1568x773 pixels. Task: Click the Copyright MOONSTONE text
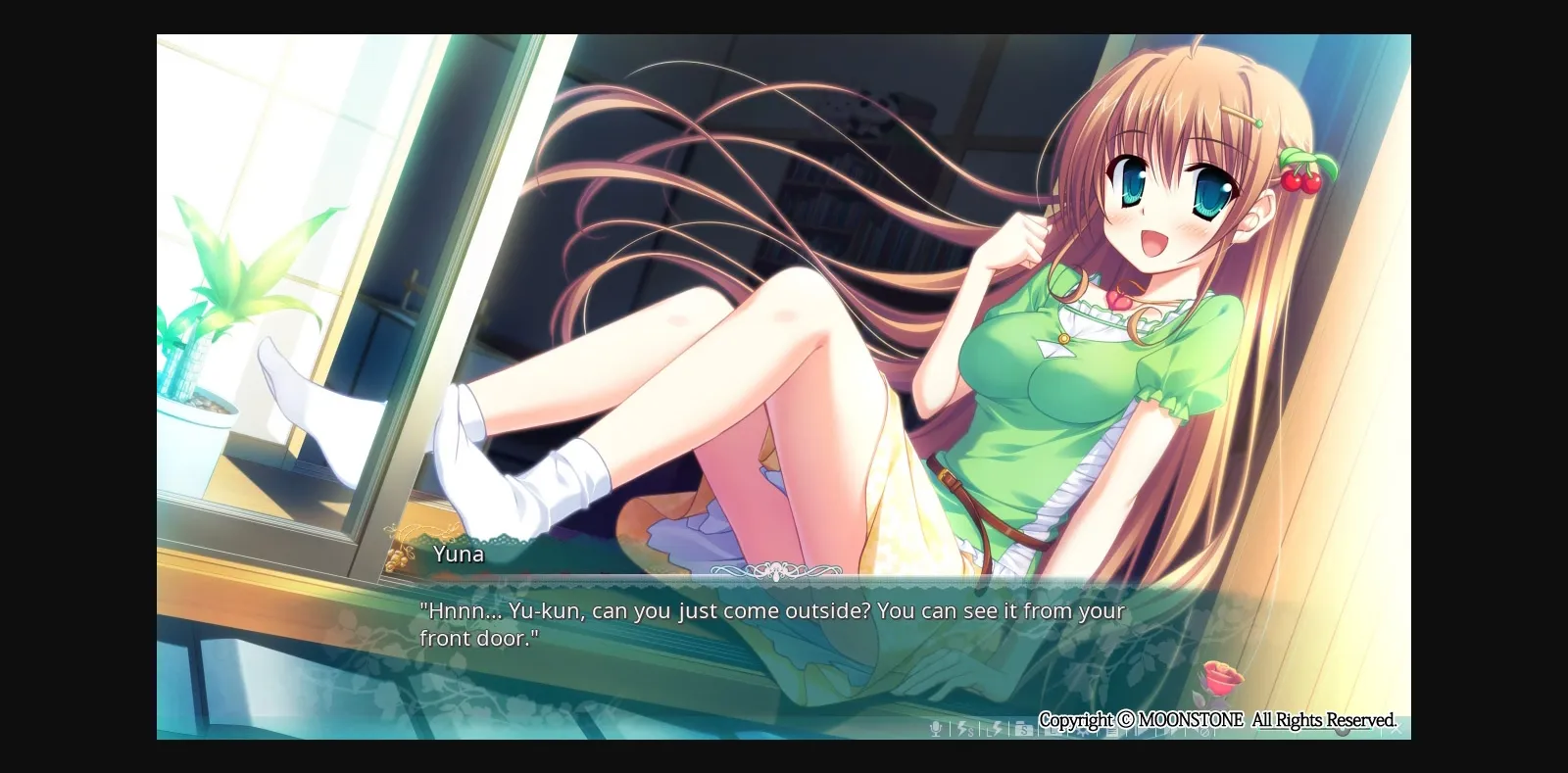(x=1218, y=718)
